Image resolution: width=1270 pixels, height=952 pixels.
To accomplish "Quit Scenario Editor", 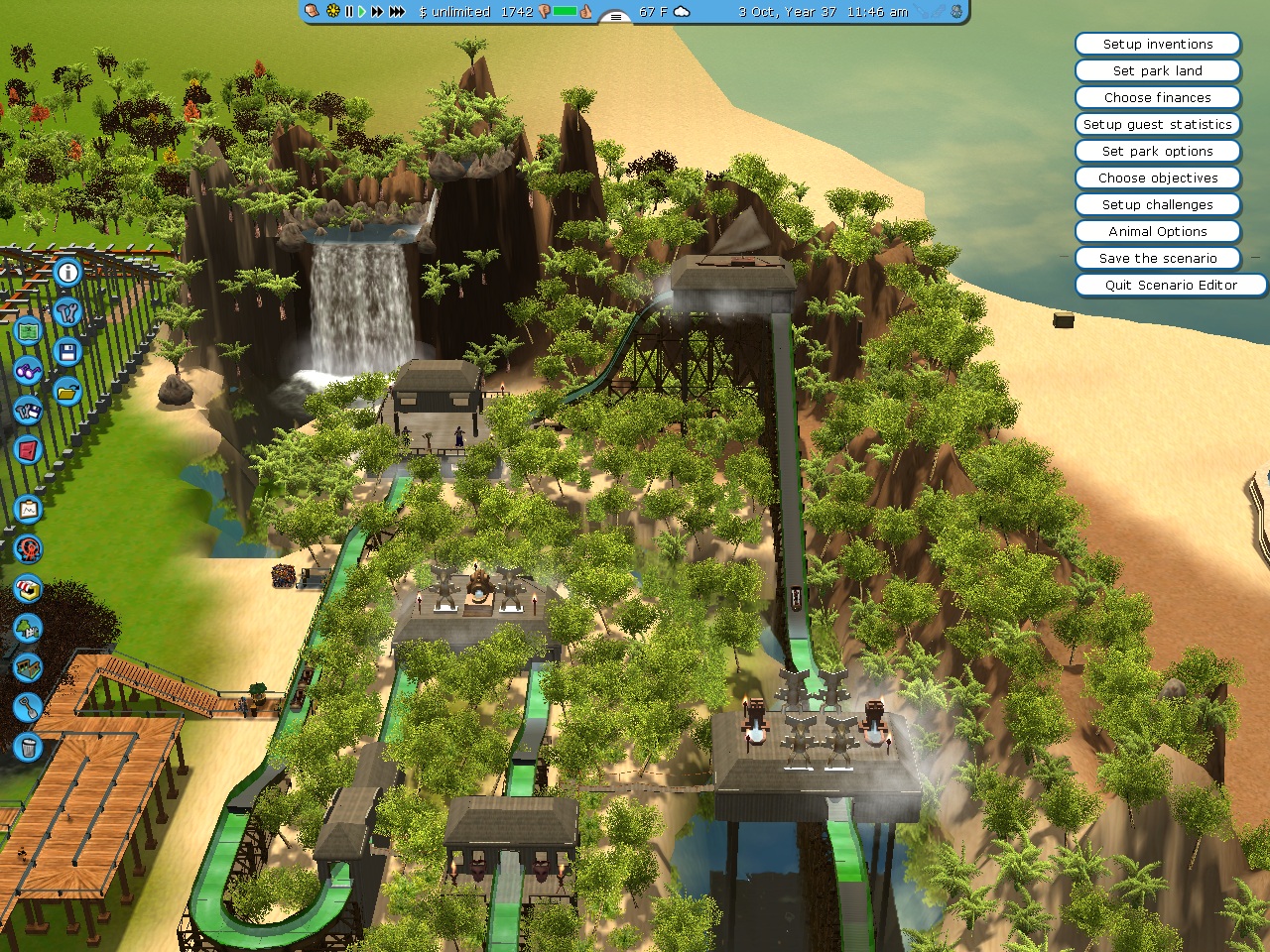I will (x=1170, y=286).
